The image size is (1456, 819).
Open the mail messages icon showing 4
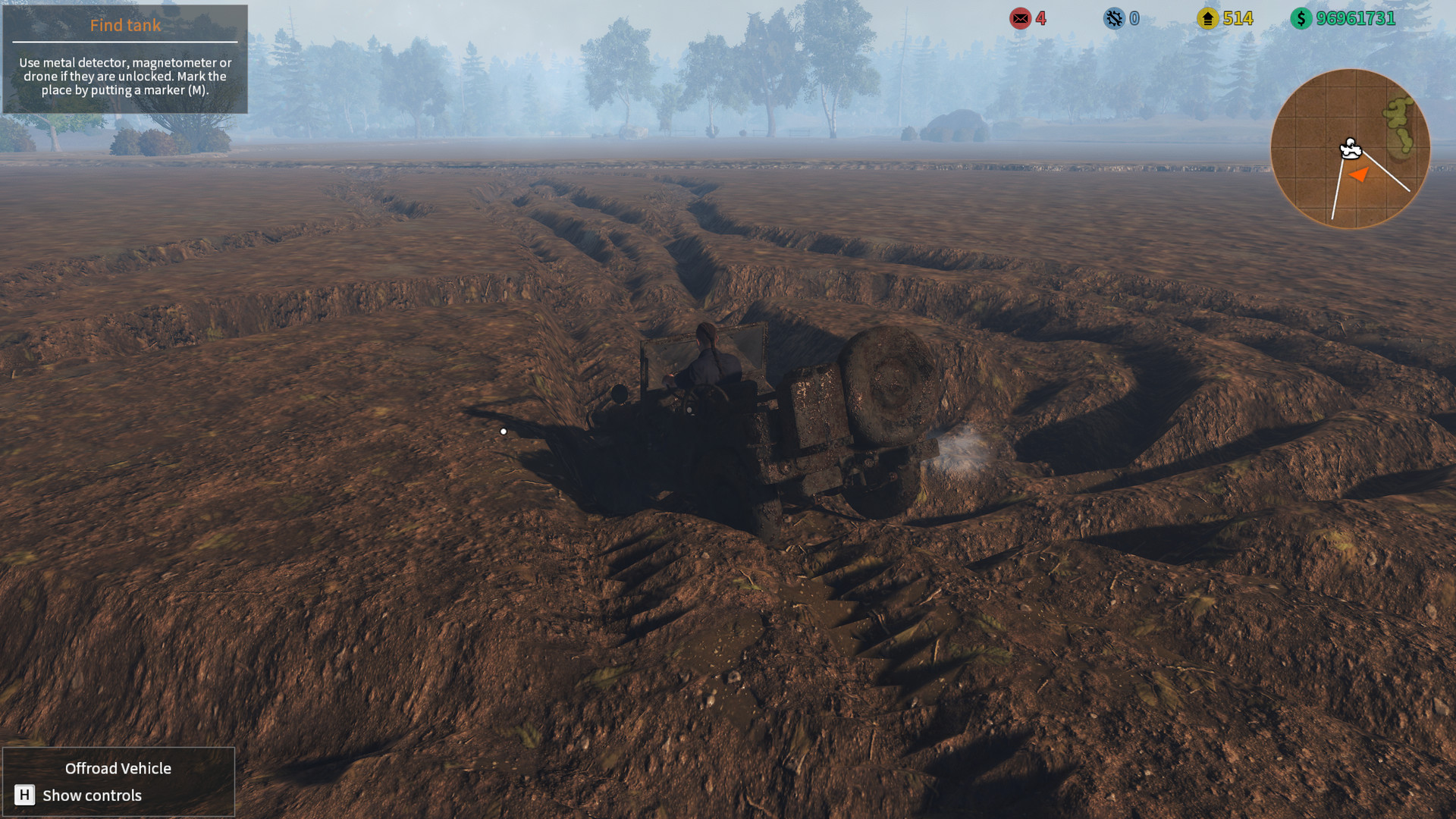[1020, 18]
